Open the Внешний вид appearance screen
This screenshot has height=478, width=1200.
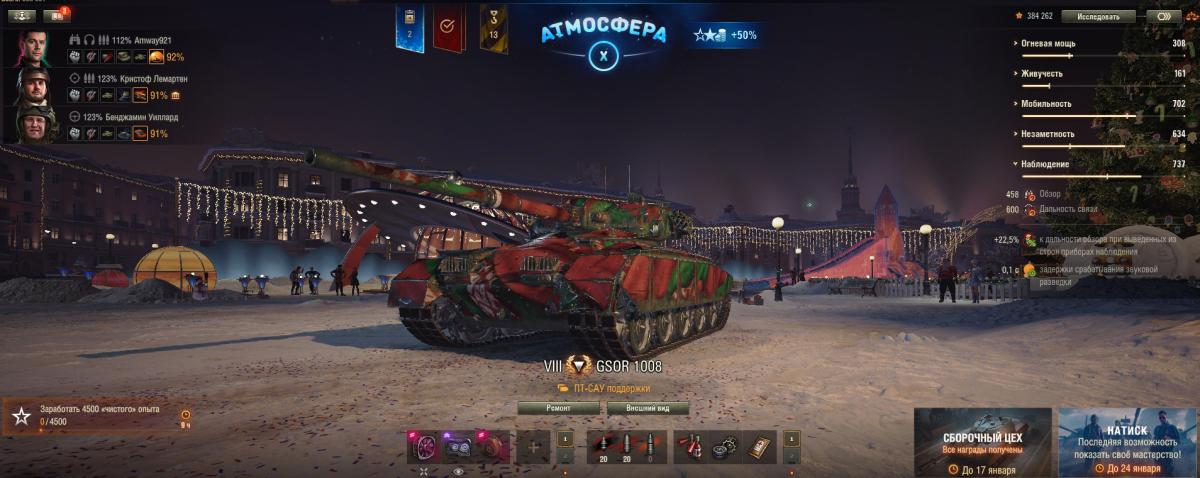[x=648, y=408]
